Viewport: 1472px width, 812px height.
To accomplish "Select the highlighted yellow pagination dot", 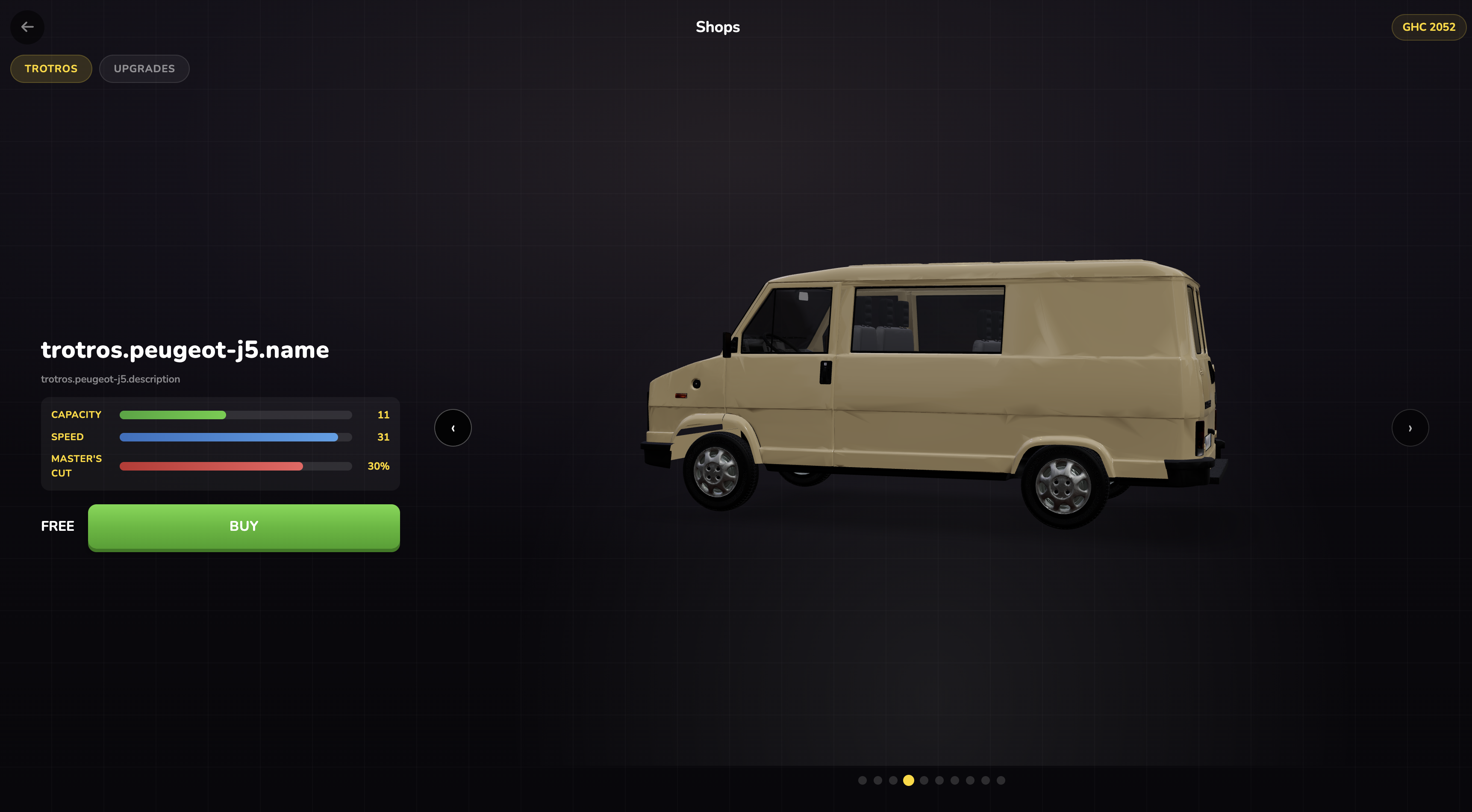I will [908, 780].
